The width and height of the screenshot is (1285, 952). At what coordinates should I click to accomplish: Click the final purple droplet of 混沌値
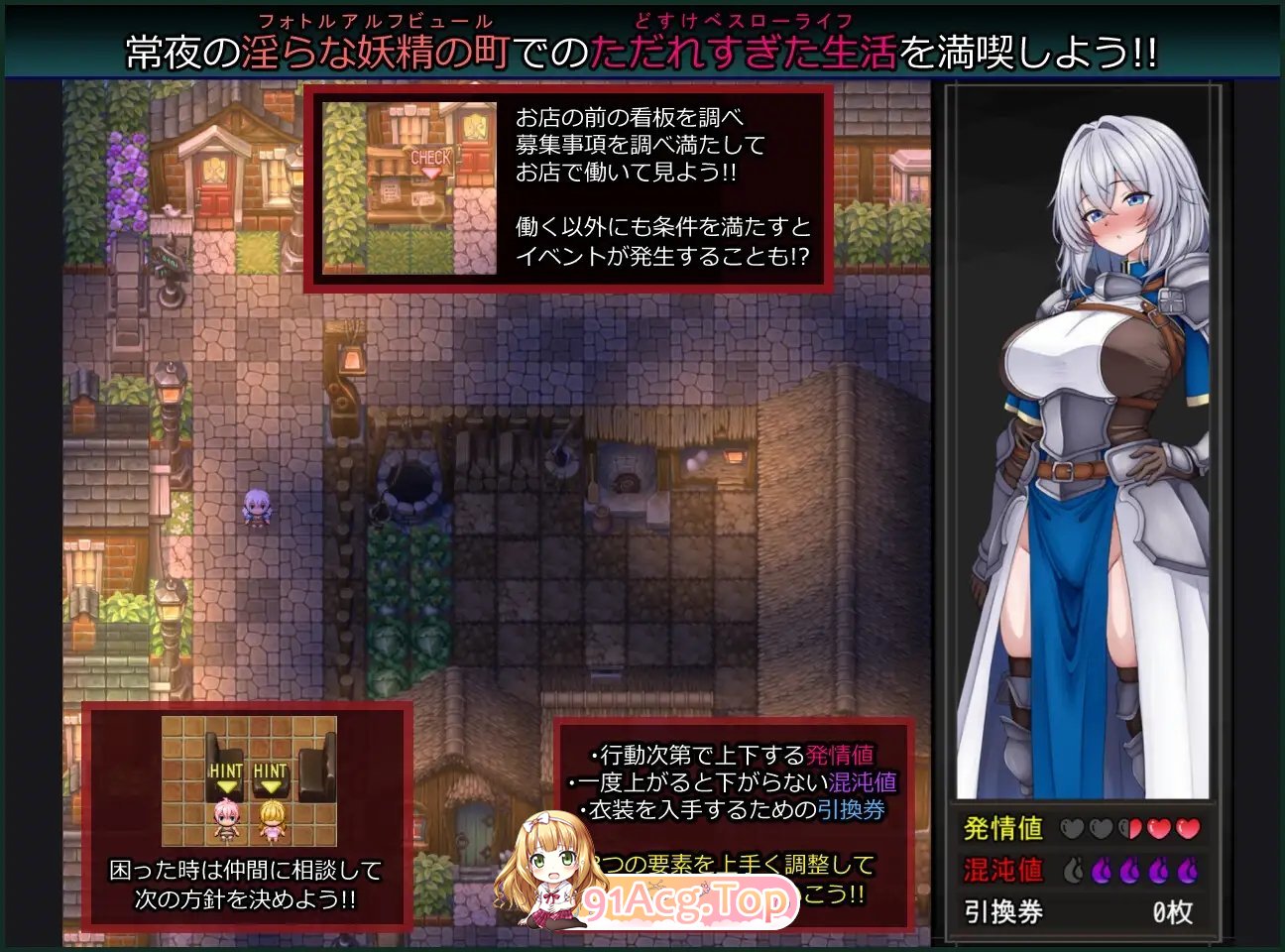point(1185,870)
